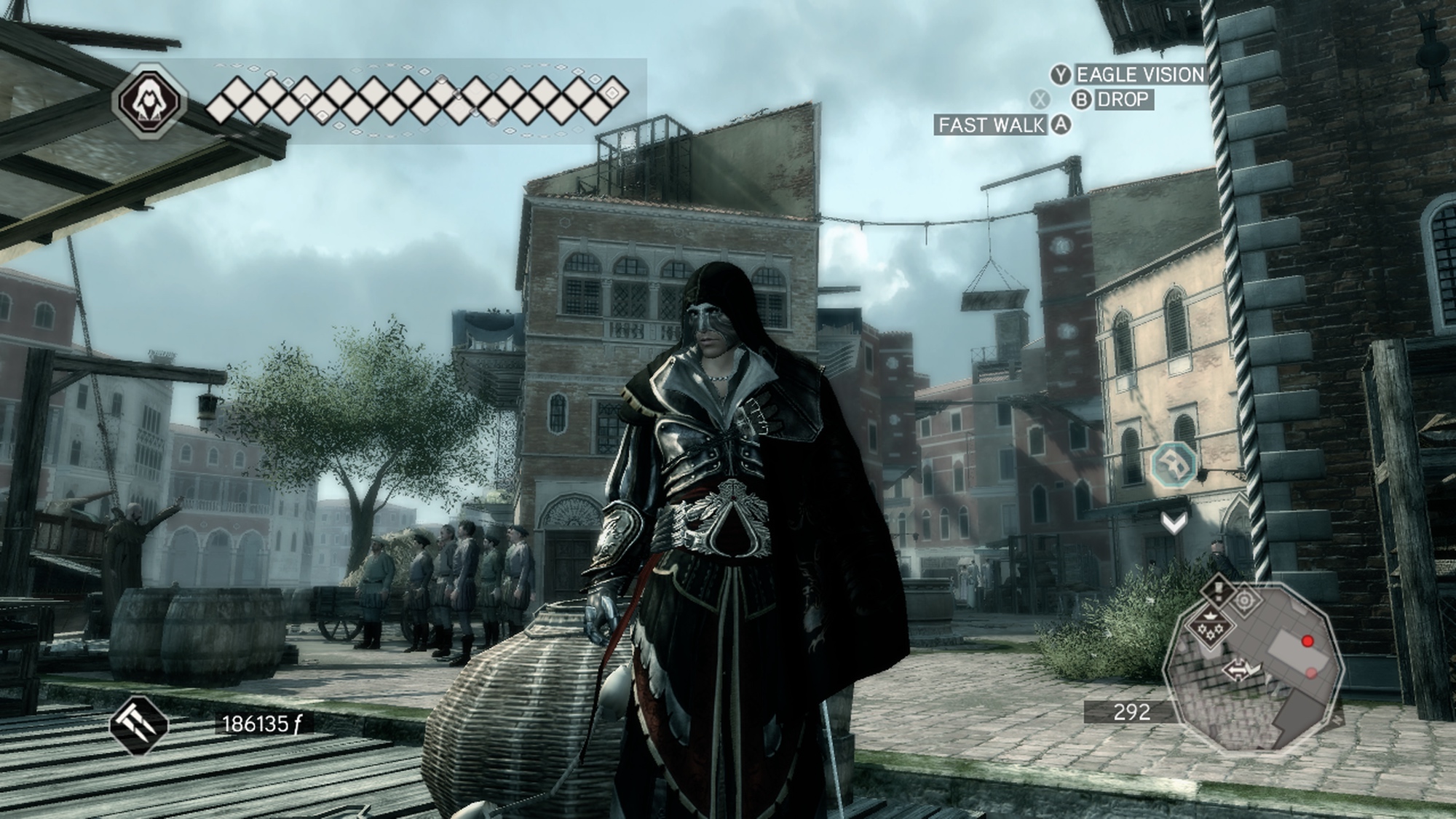
Task: Select the hidden blade weapon icon
Action: point(138,724)
